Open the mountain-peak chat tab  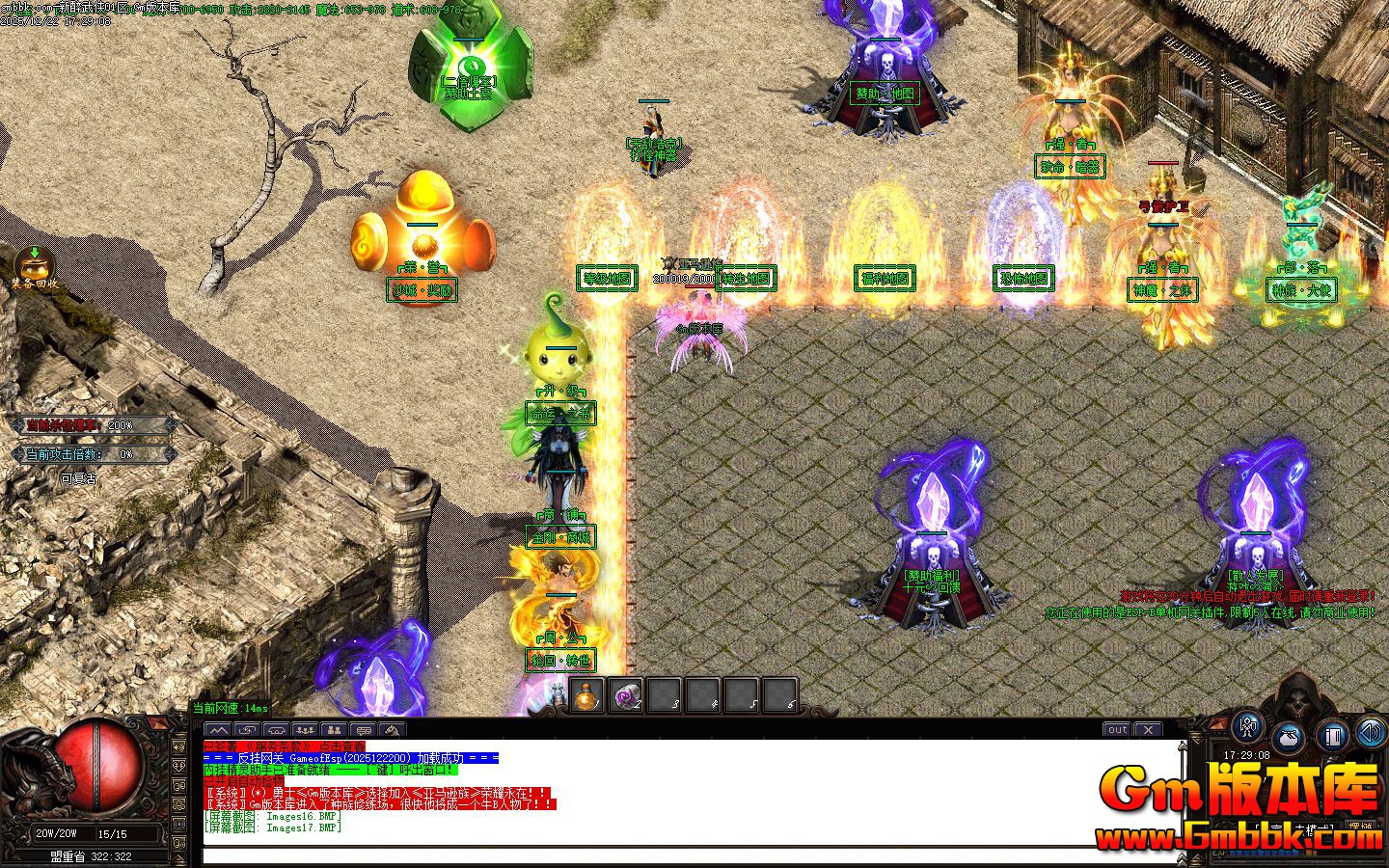click(218, 730)
